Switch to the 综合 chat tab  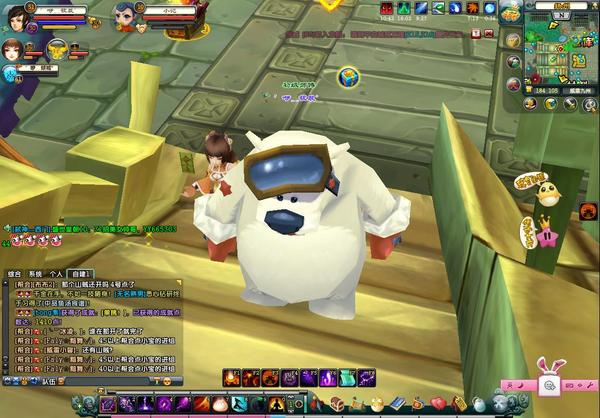(14, 272)
